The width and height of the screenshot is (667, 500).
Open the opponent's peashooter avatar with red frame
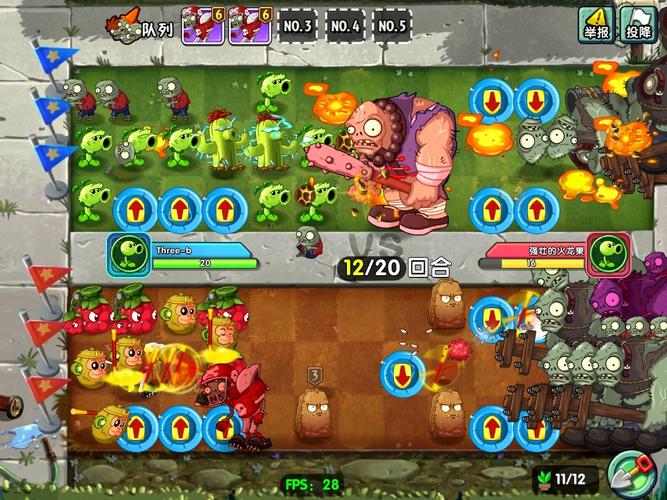pyautogui.click(x=608, y=254)
